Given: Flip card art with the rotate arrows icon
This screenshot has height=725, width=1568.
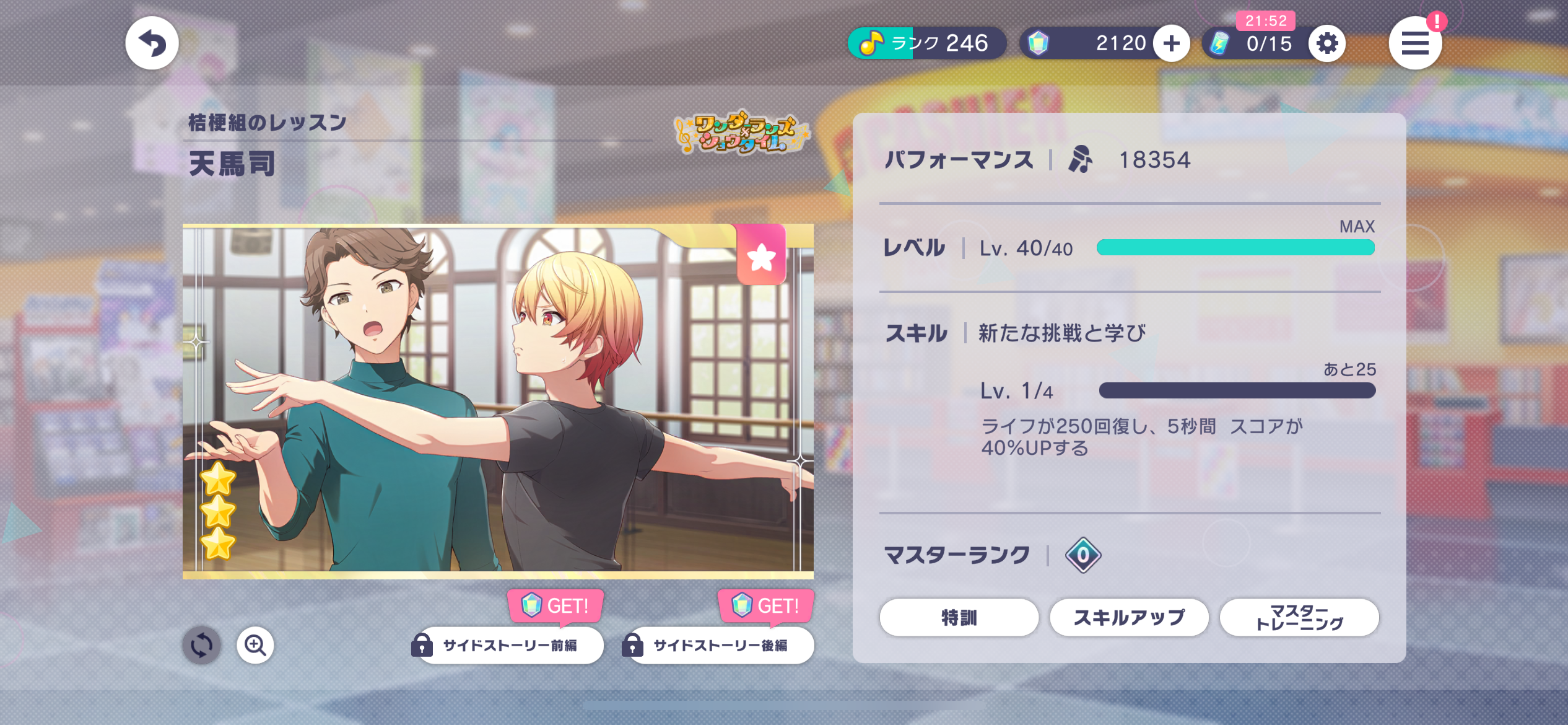Looking at the screenshot, I should 201,645.
